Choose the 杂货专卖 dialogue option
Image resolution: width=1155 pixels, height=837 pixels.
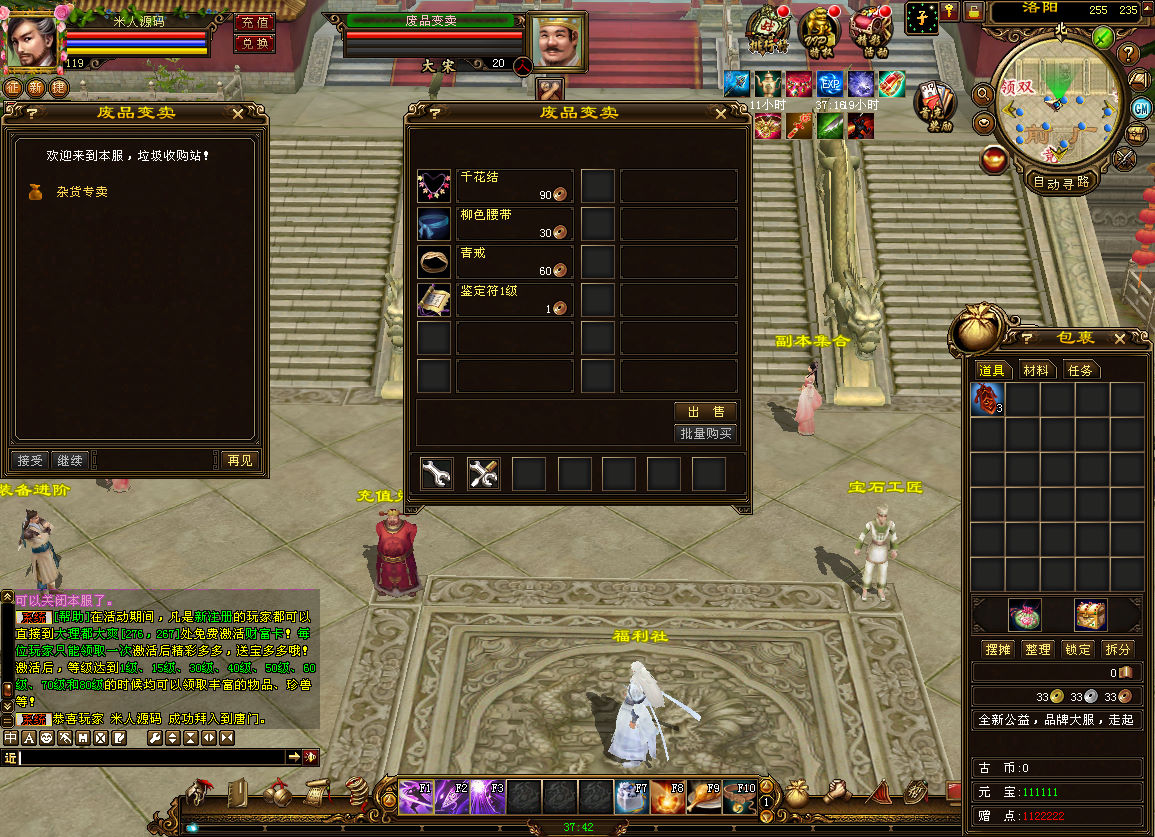(x=81, y=192)
